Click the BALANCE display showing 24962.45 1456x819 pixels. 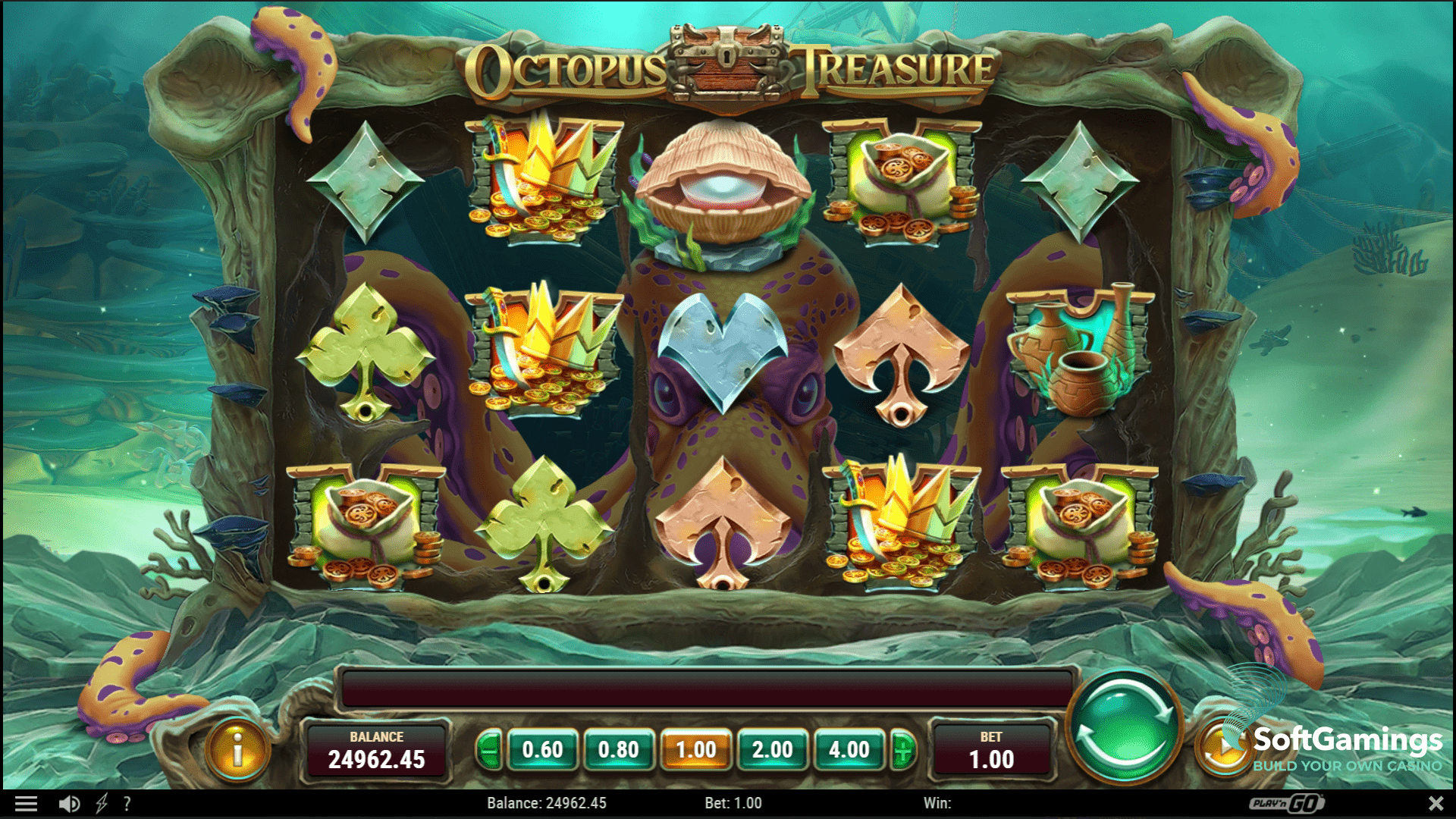coord(378,752)
